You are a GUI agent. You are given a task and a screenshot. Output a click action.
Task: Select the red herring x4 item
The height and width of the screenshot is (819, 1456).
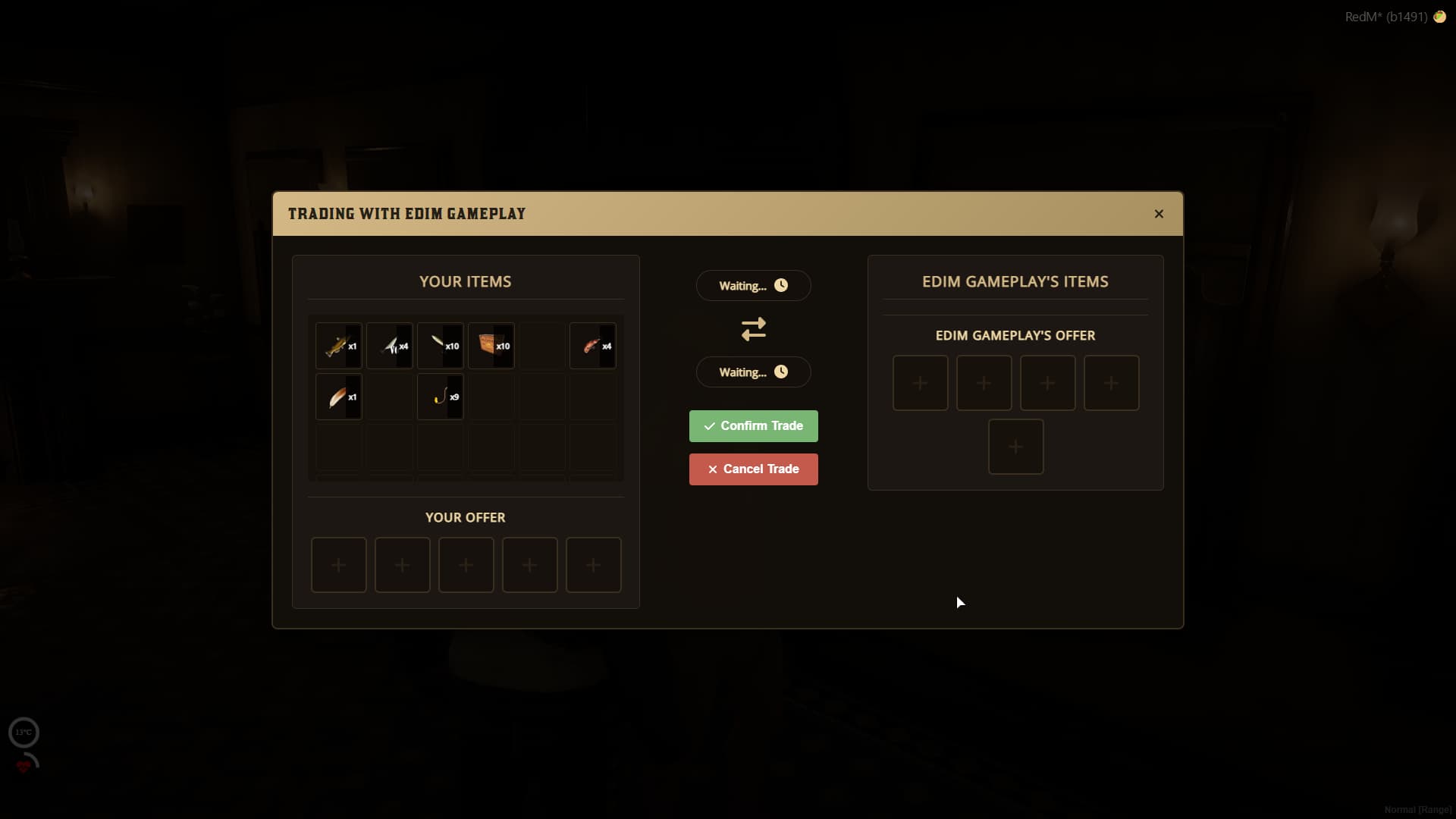(x=593, y=346)
